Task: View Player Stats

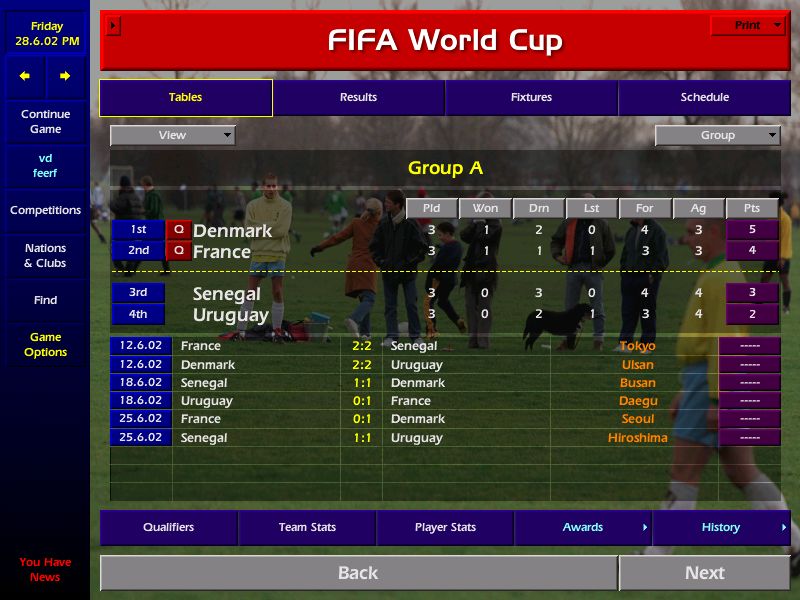Action: pyautogui.click(x=445, y=527)
